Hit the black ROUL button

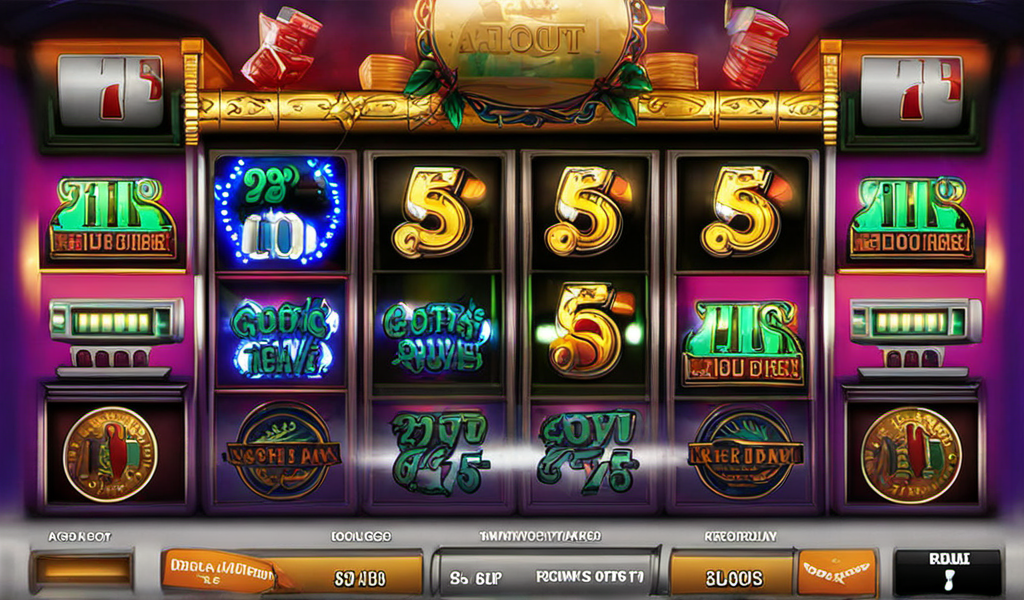coord(947,571)
